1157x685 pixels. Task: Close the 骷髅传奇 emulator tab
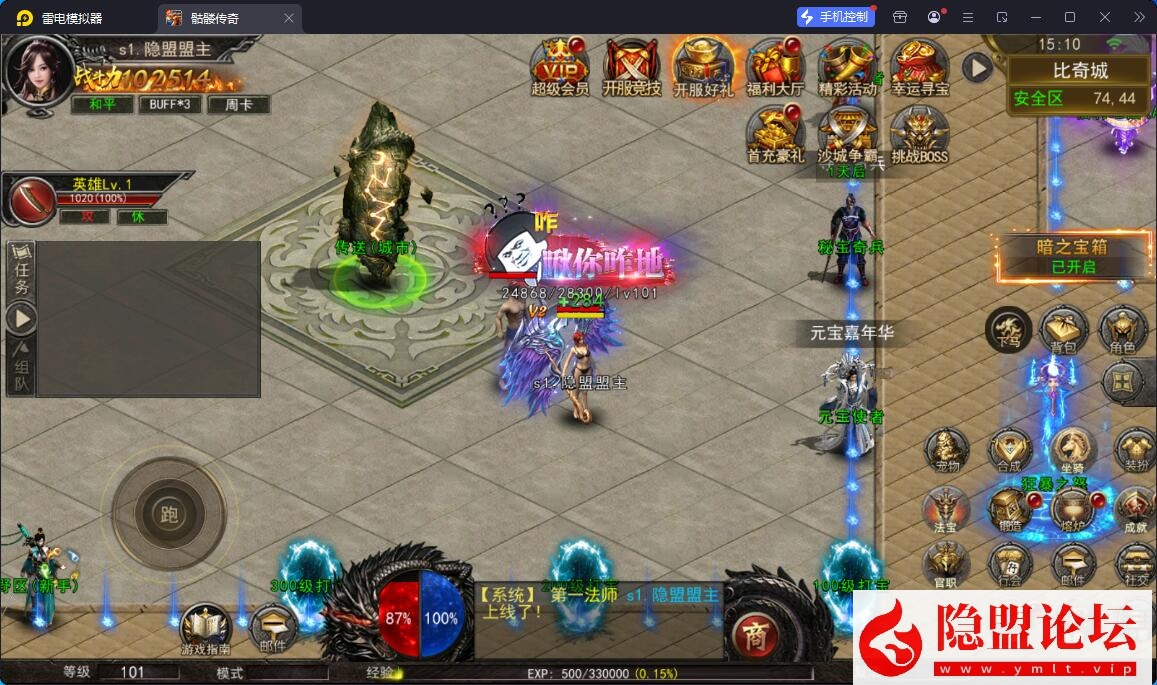click(x=289, y=18)
